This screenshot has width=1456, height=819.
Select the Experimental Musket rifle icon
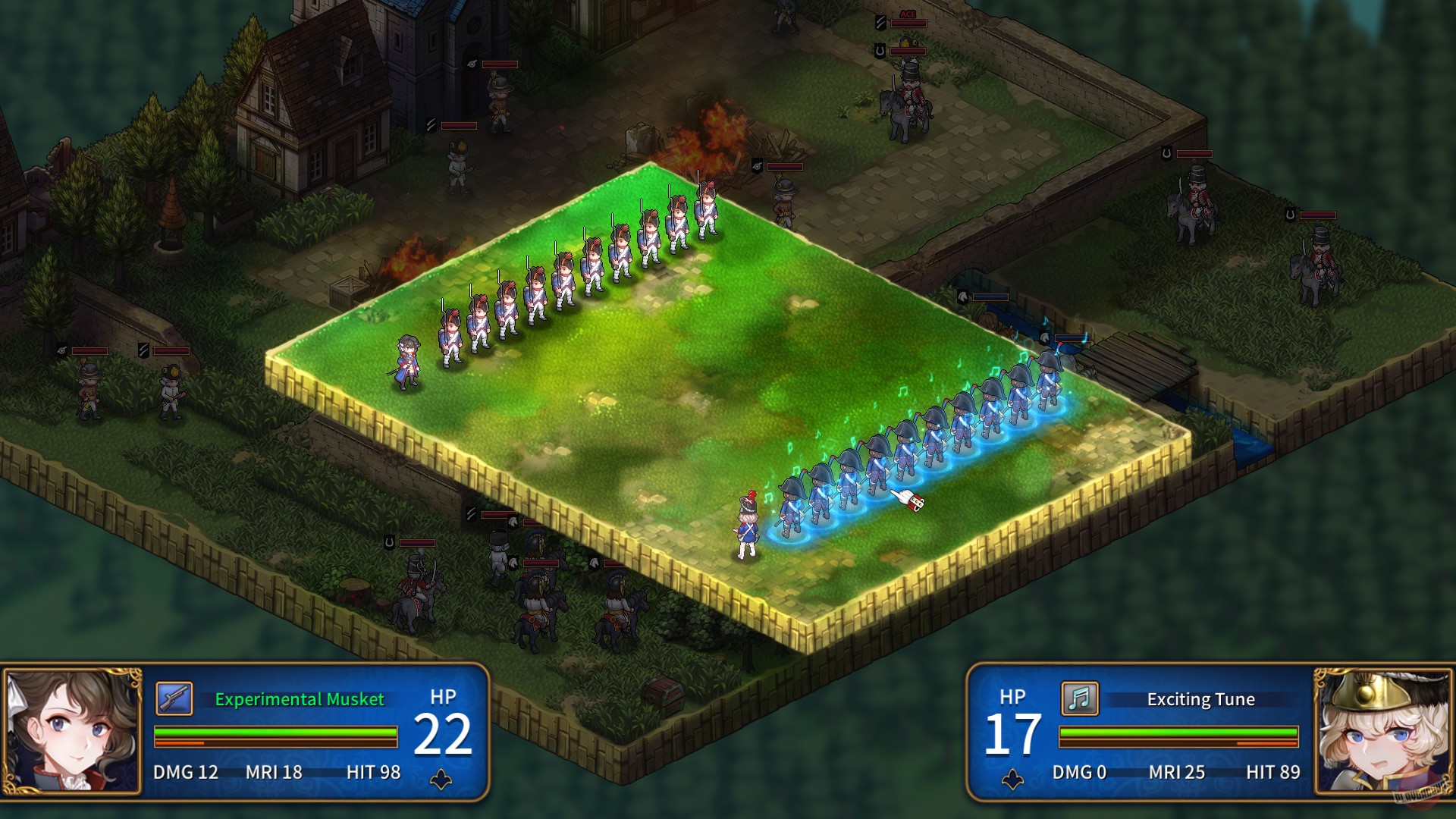176,700
